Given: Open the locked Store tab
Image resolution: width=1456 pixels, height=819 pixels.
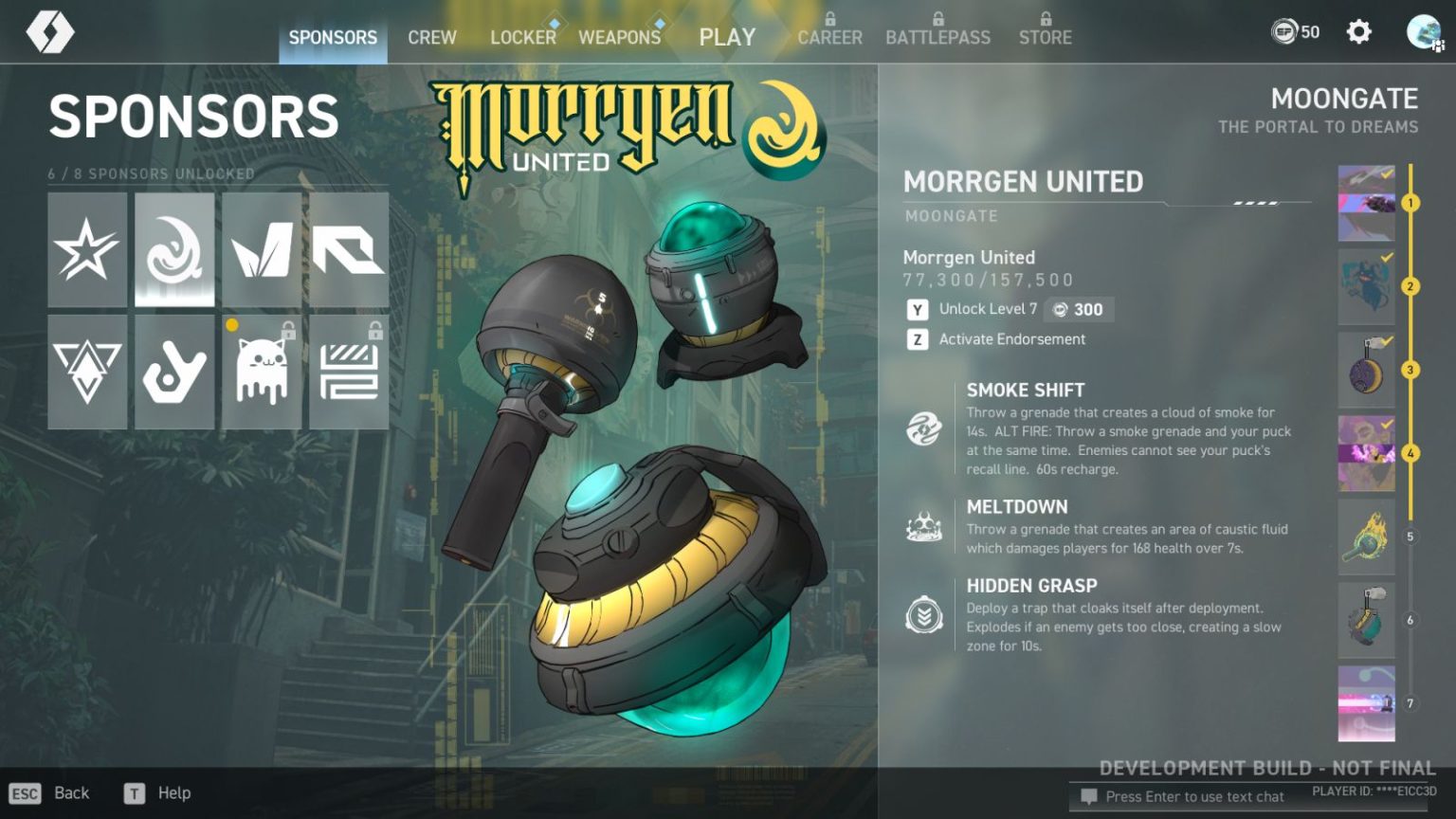Looking at the screenshot, I should (x=1045, y=37).
